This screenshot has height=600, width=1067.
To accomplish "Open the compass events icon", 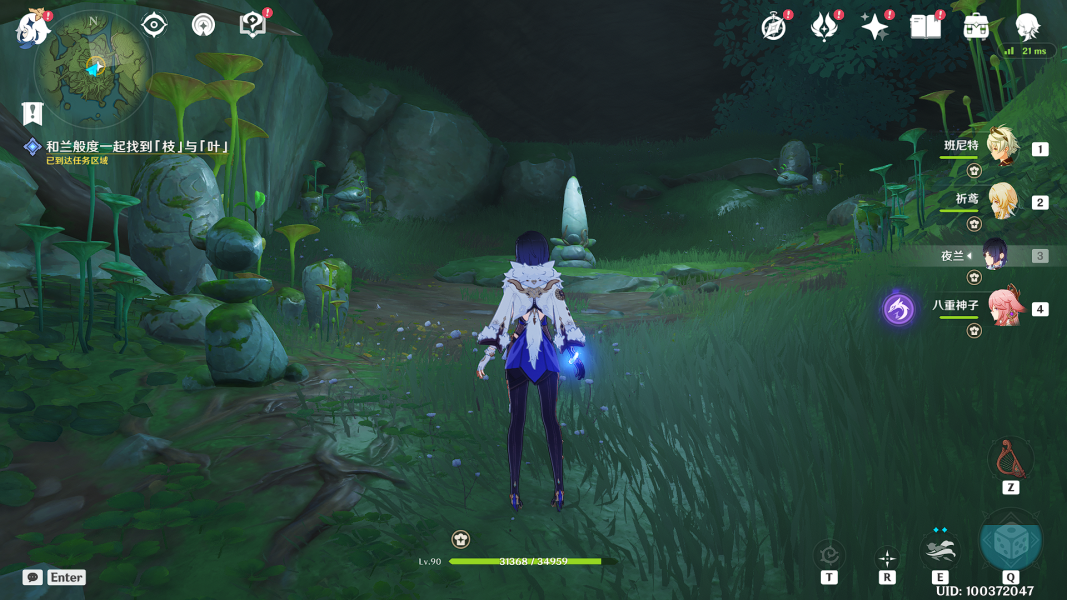I will [x=774, y=27].
